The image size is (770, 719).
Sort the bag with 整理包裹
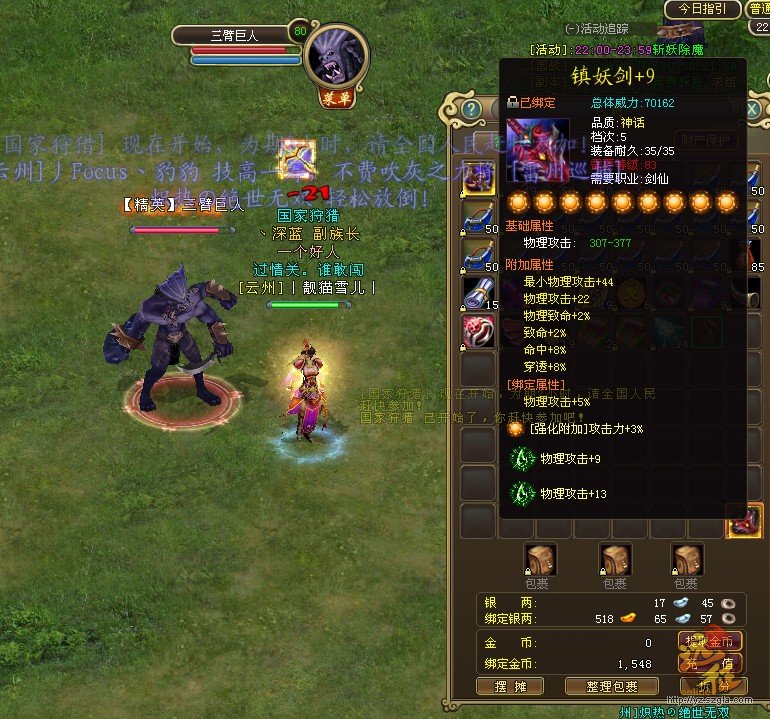611,686
